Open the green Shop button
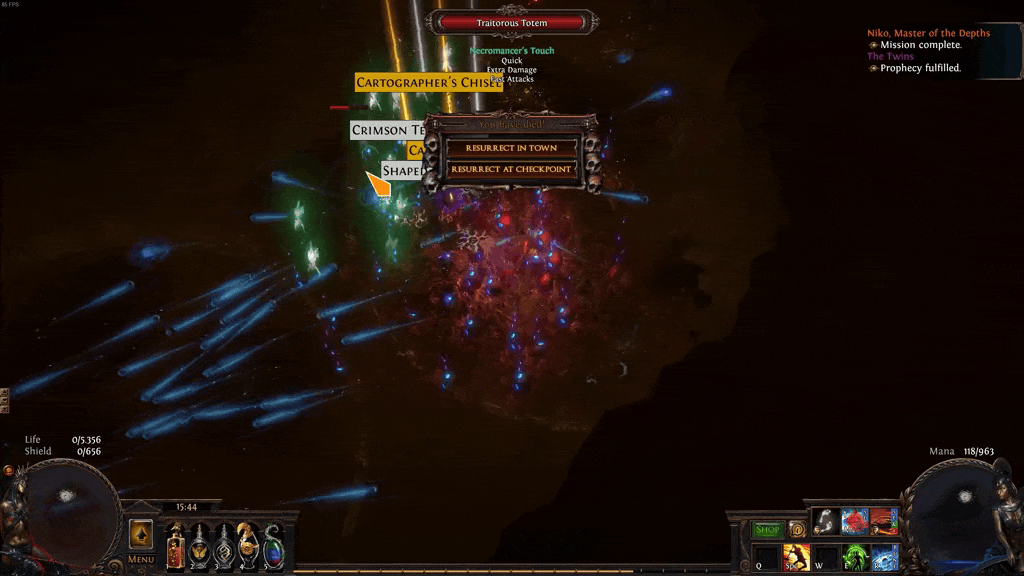This screenshot has height=576, width=1024. click(768, 529)
